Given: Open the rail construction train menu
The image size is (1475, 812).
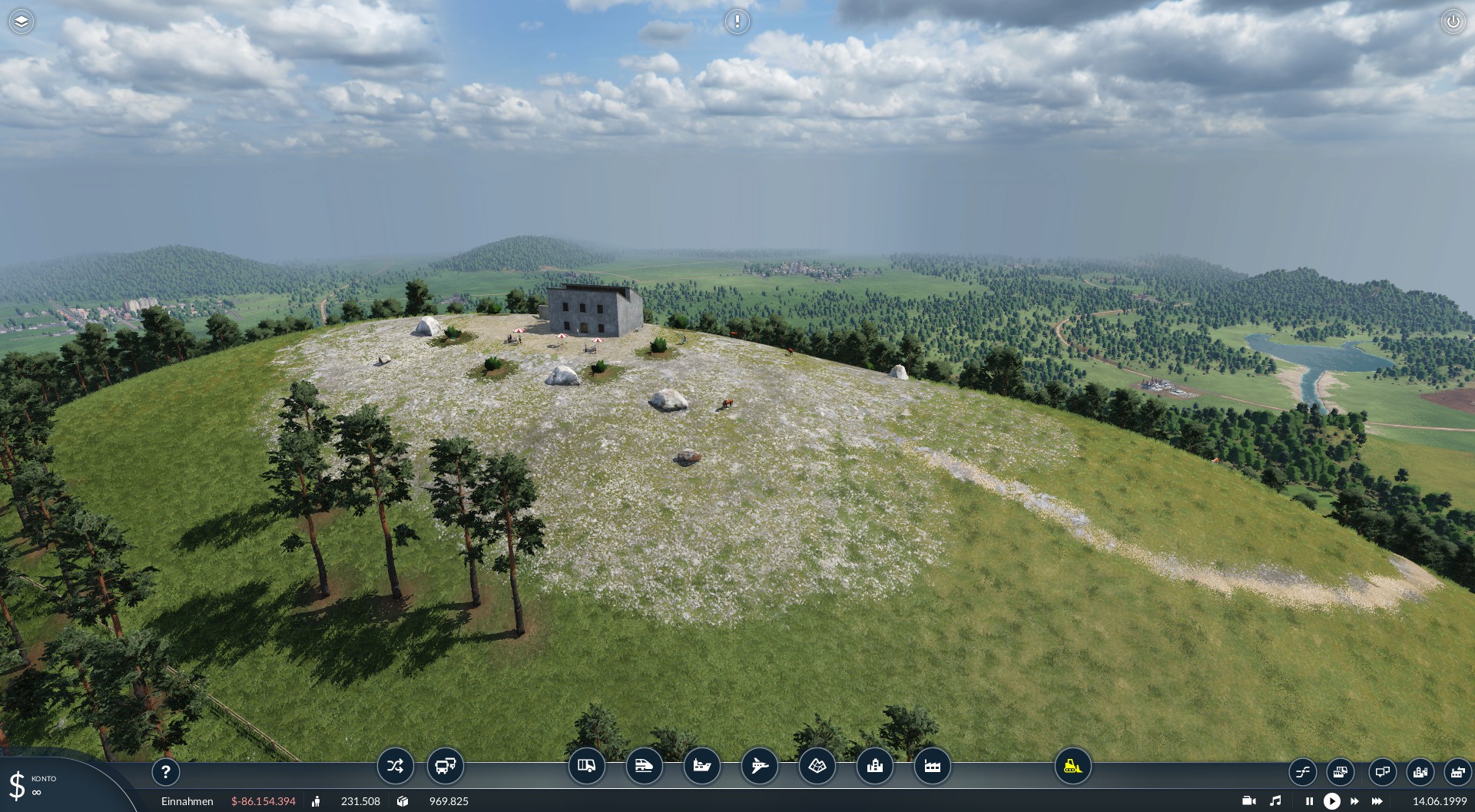Looking at the screenshot, I should [644, 766].
